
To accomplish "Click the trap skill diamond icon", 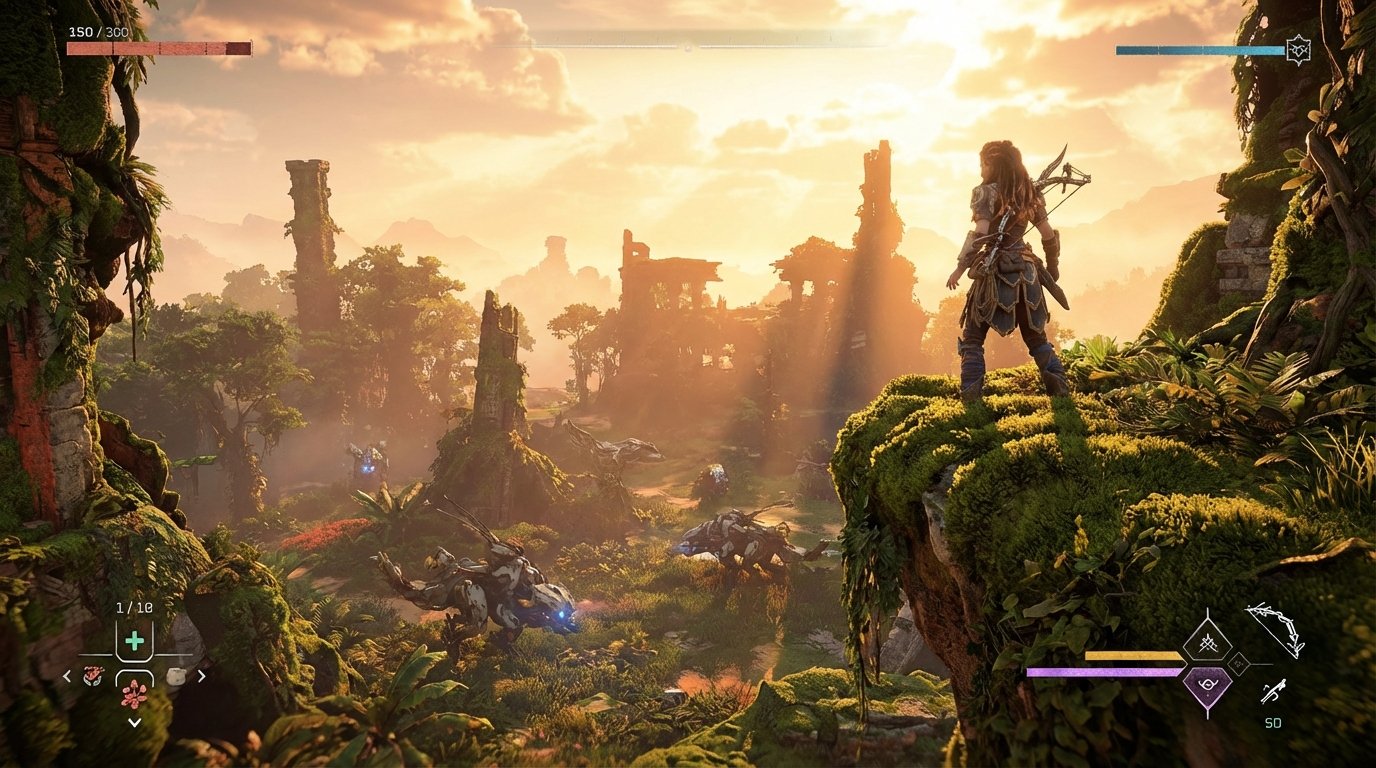I will [x=1208, y=642].
